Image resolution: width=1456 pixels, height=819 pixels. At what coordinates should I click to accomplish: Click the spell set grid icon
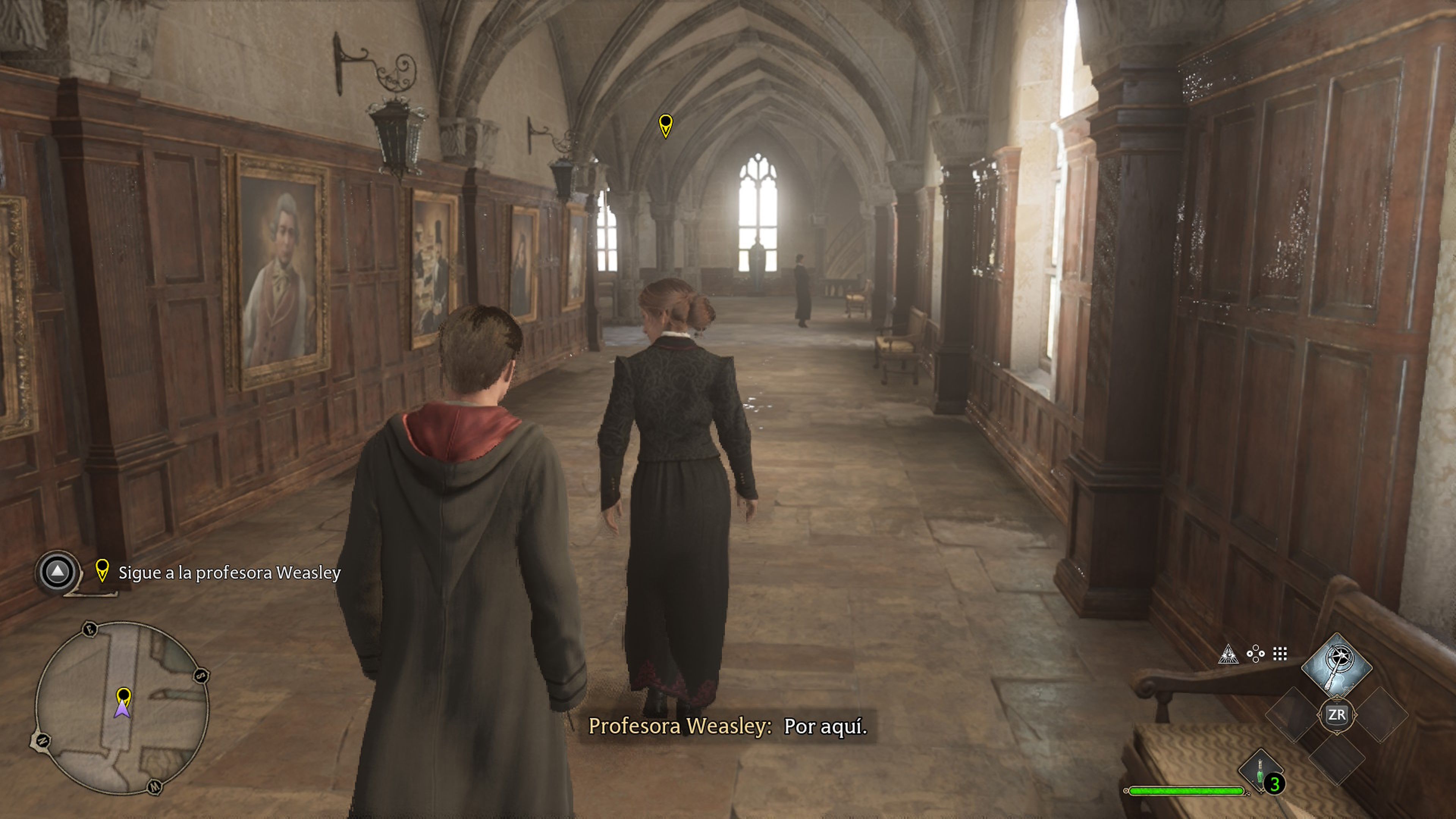pos(1280,654)
